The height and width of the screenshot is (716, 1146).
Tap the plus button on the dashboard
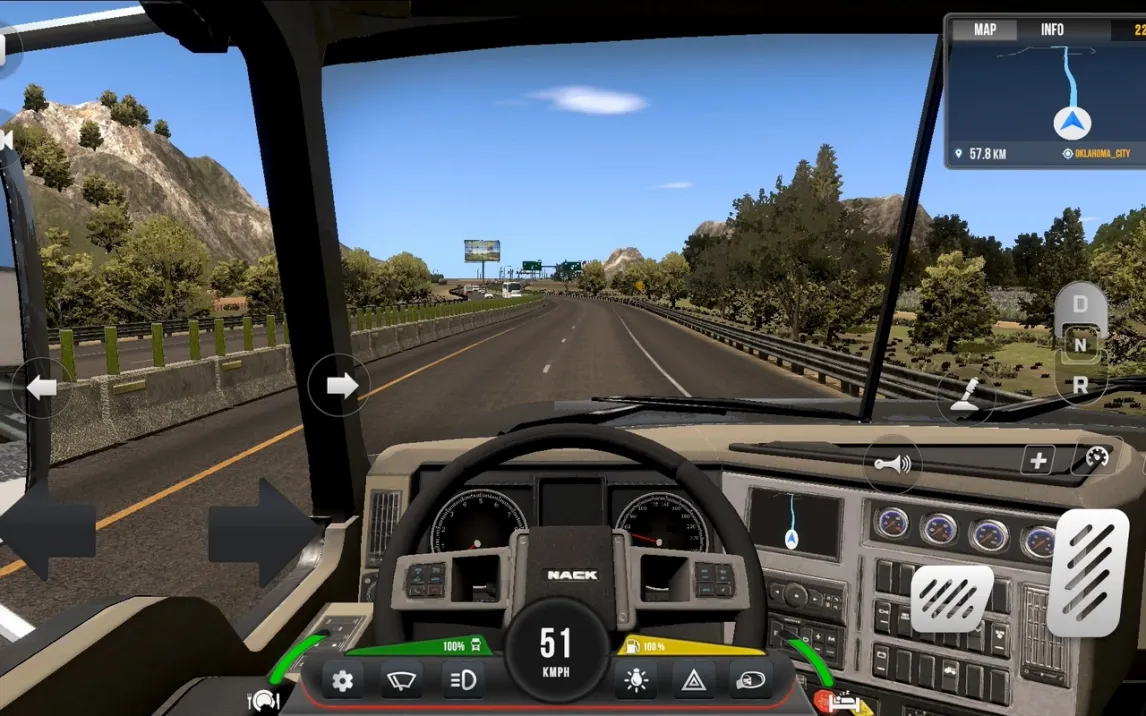1038,460
